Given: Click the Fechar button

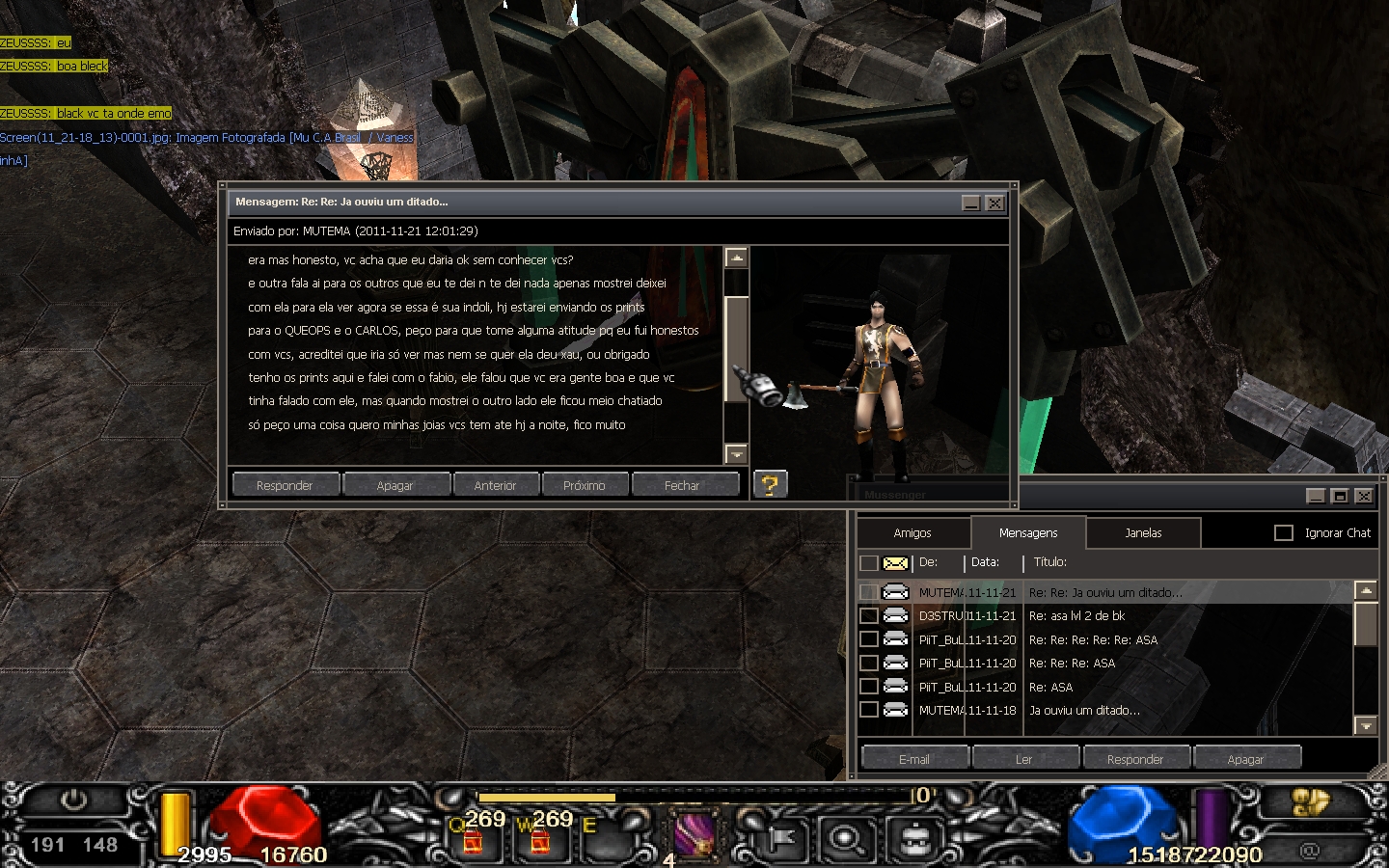Looking at the screenshot, I should (682, 485).
